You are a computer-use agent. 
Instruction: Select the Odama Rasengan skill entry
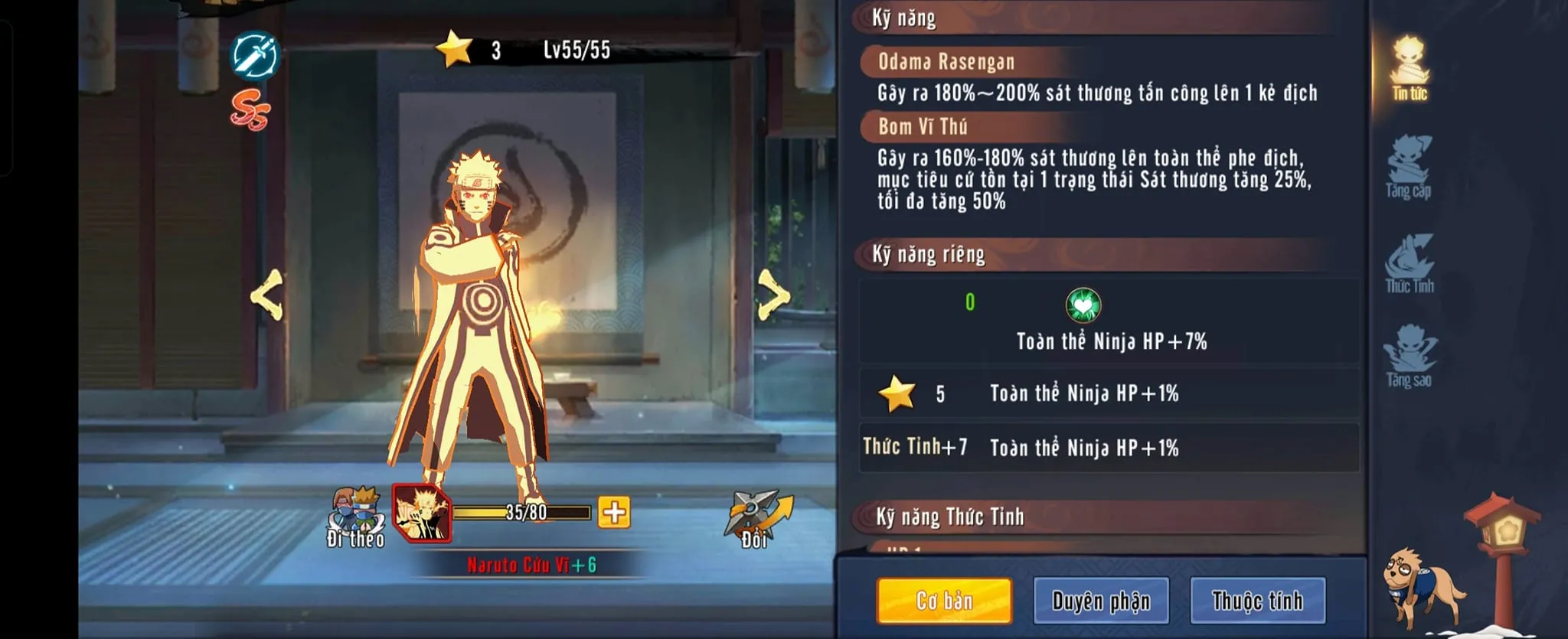(x=946, y=62)
